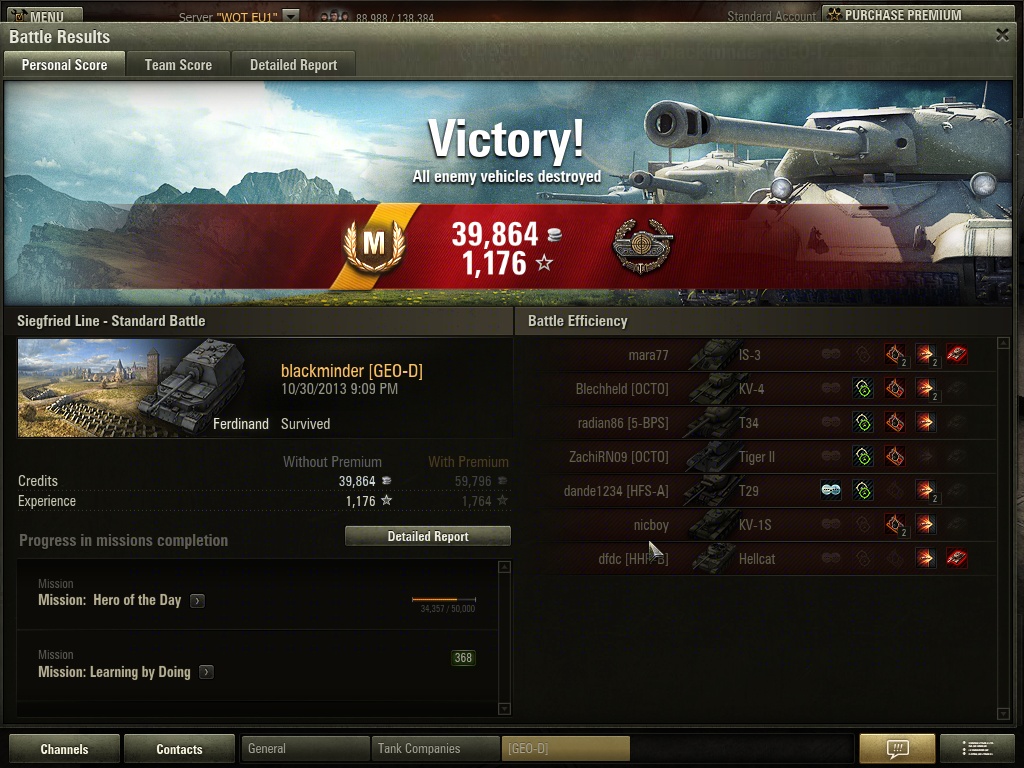The width and height of the screenshot is (1024, 768).
Task: Click the Detailed Report button under Experience
Action: coord(427,537)
